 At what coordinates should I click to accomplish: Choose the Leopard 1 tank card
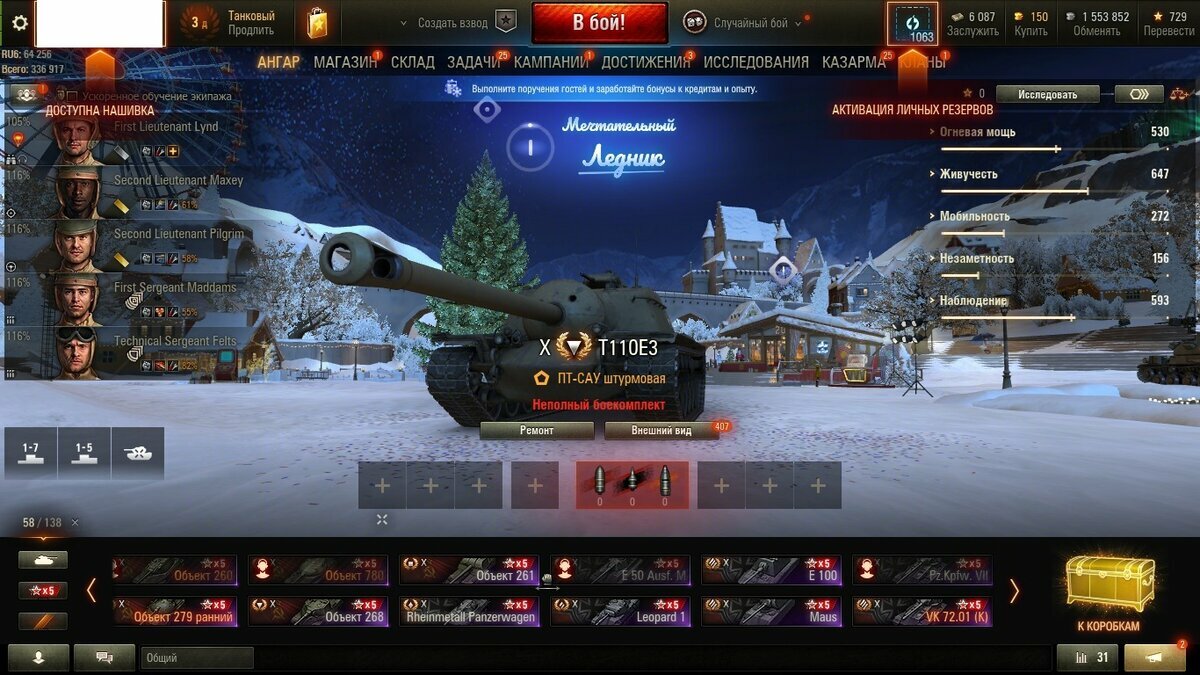pyautogui.click(x=620, y=611)
